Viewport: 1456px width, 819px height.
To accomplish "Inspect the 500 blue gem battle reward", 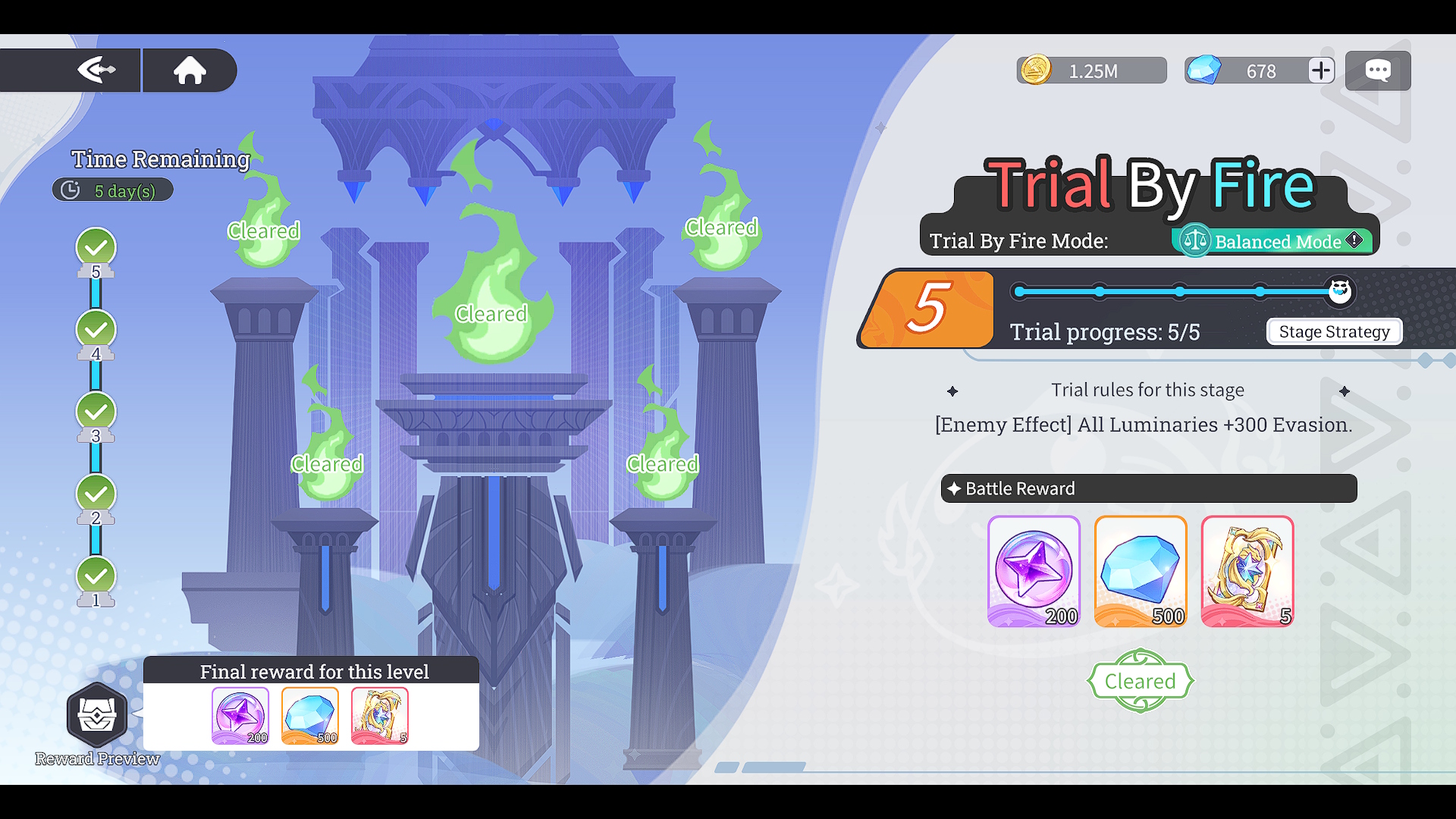I will coord(1141,571).
